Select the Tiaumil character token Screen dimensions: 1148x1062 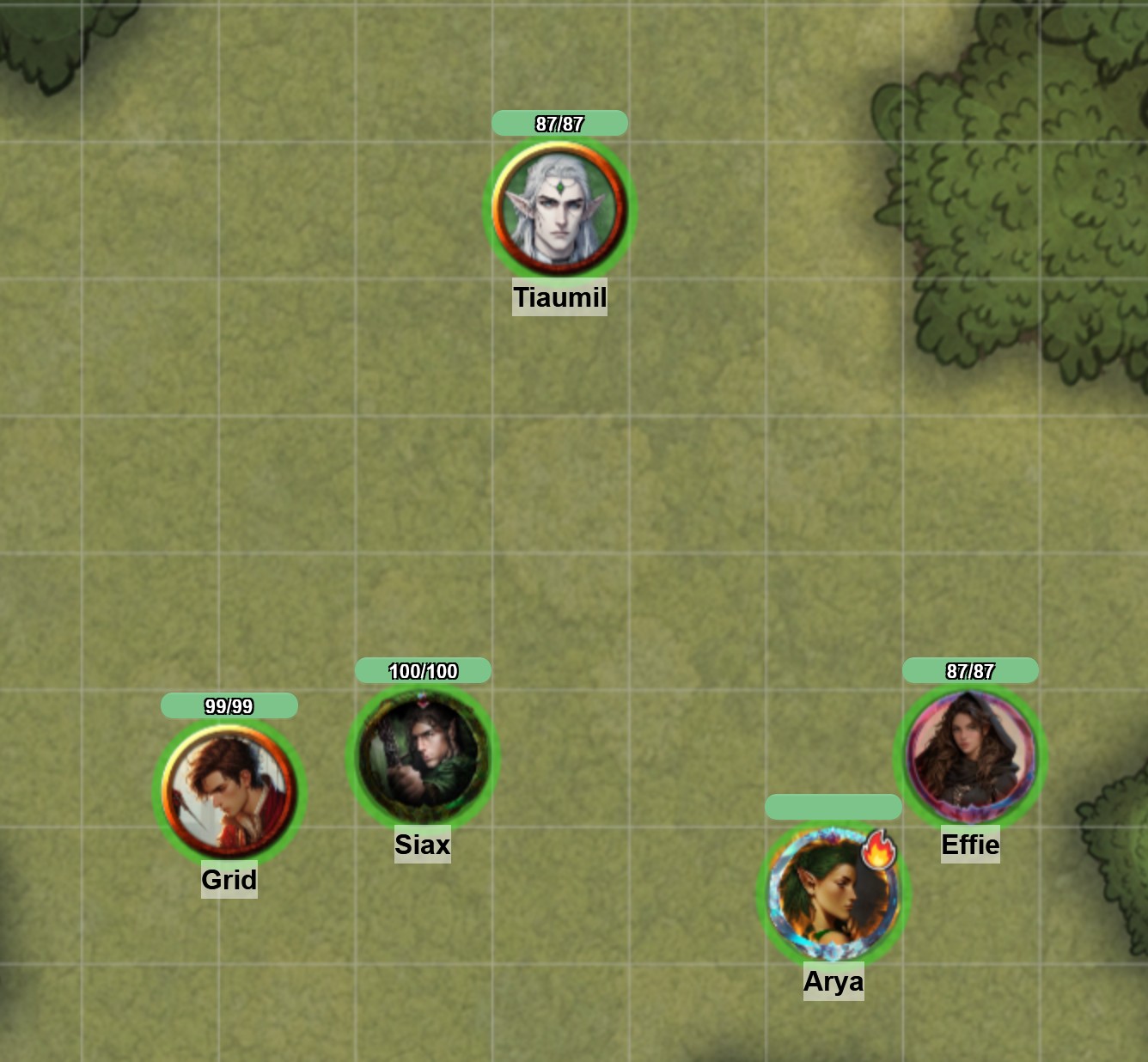[x=559, y=209]
